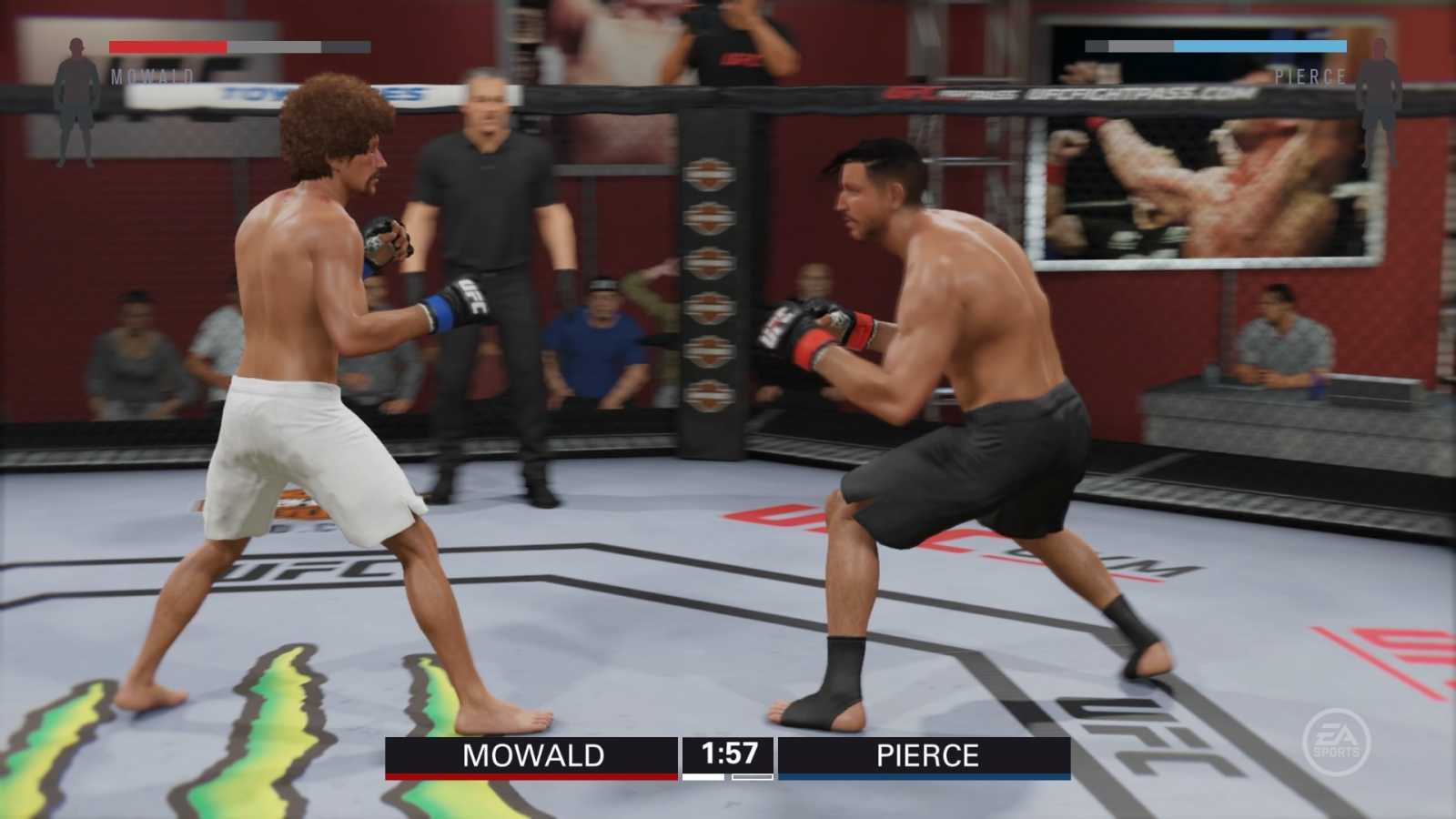This screenshot has height=819, width=1456.
Task: Toggle the round timer display
Action: click(728, 754)
